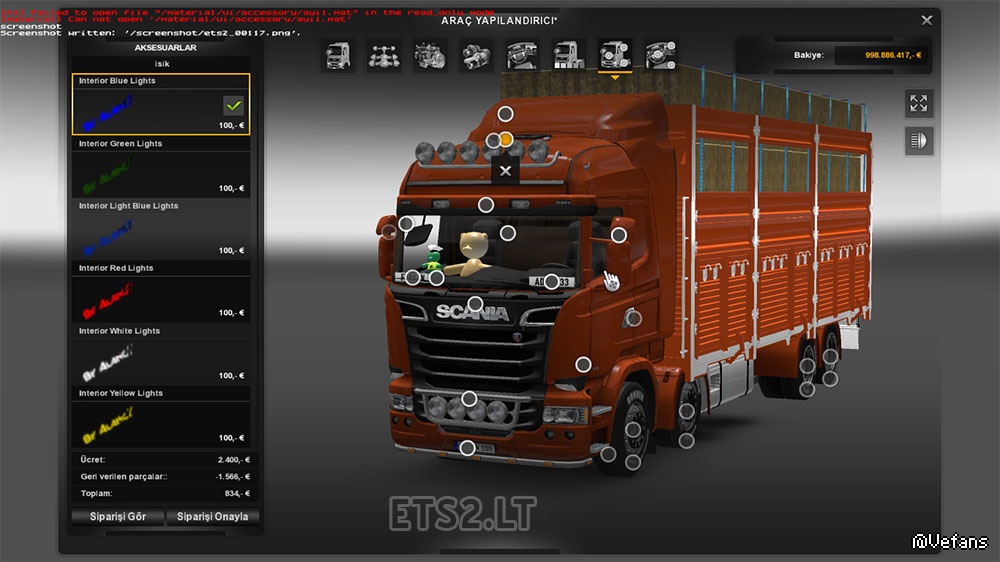Close the accessory slot X marker
The image size is (1000, 562).
[x=506, y=171]
